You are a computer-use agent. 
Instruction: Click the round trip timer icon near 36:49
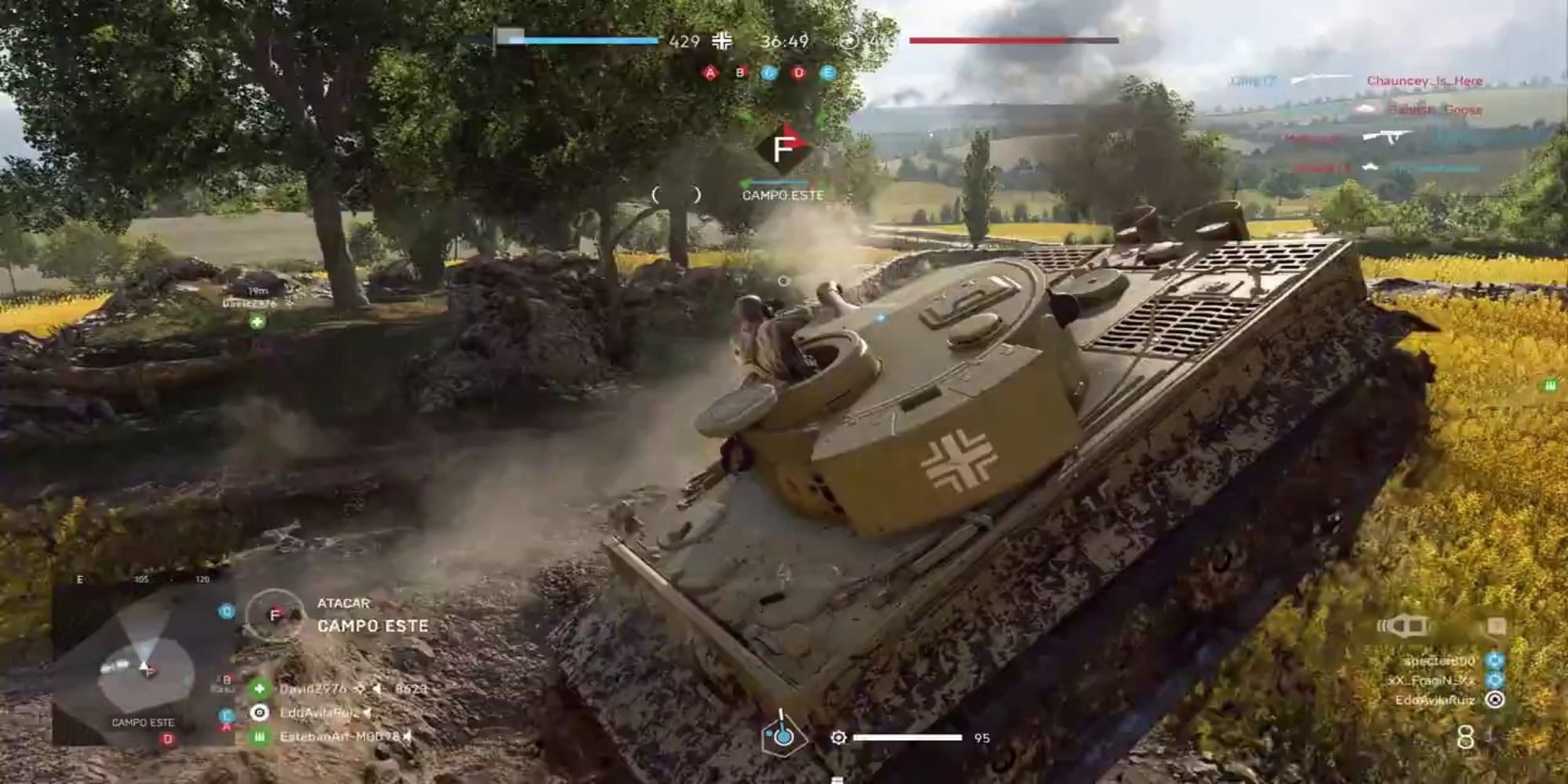click(x=848, y=41)
